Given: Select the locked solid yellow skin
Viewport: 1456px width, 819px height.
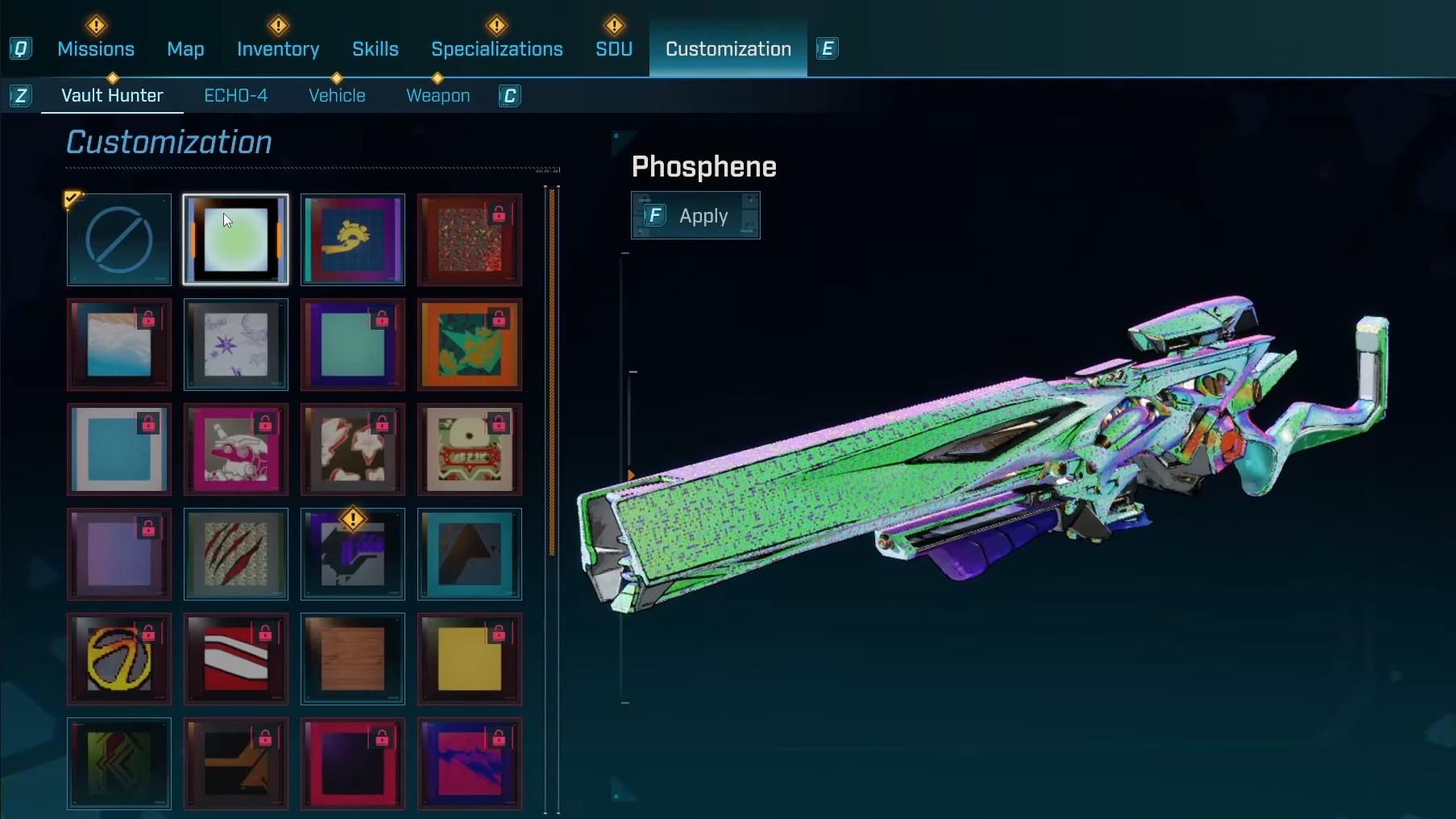Looking at the screenshot, I should tap(470, 659).
